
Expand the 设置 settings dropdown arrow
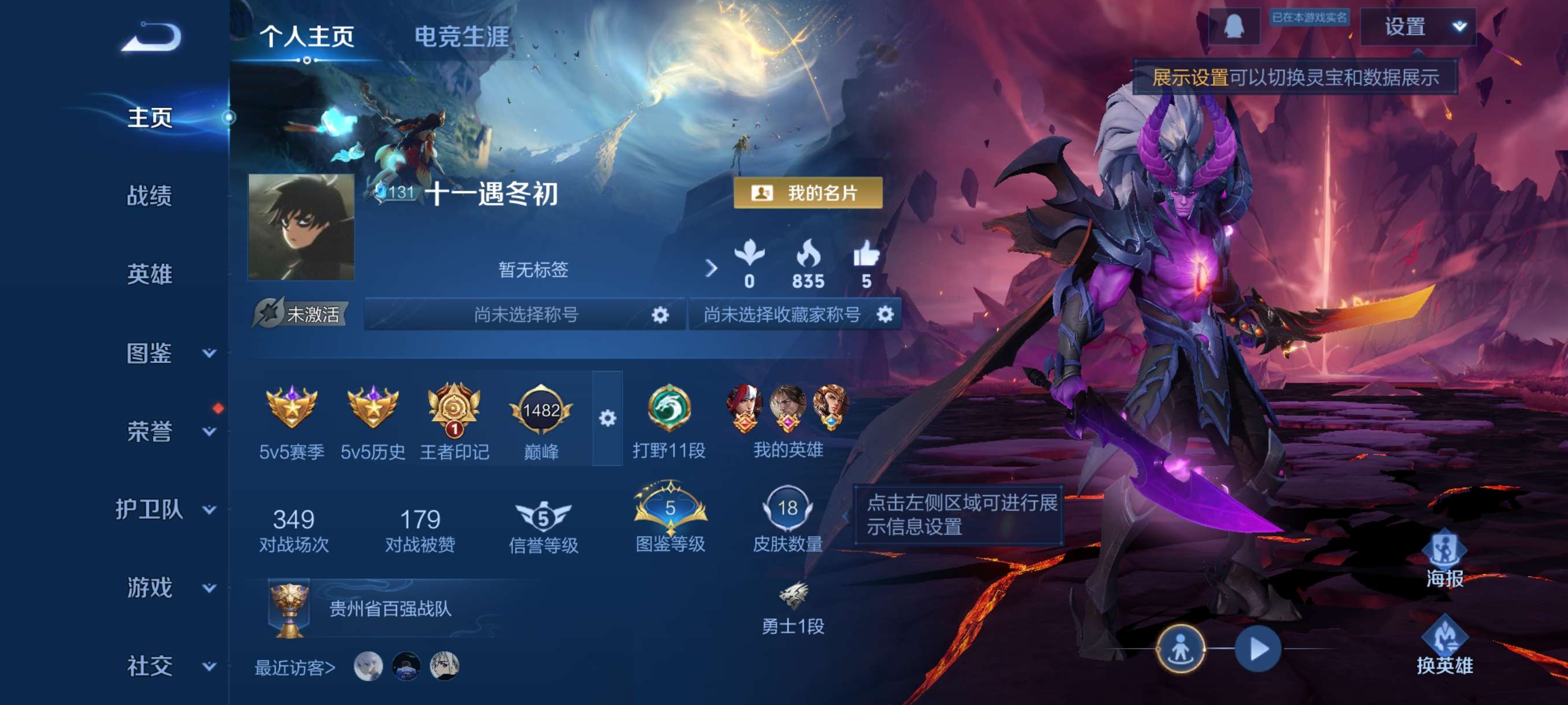tap(1459, 27)
